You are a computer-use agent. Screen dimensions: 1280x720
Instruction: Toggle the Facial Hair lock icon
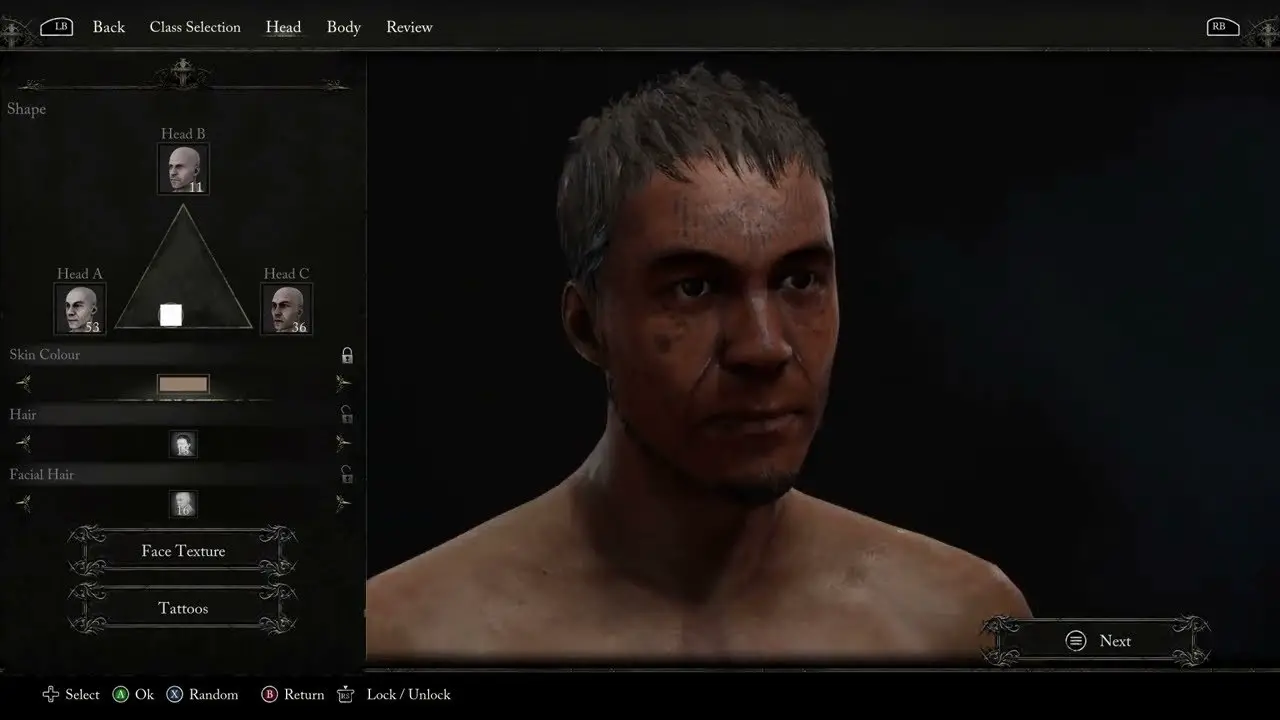[x=347, y=475]
